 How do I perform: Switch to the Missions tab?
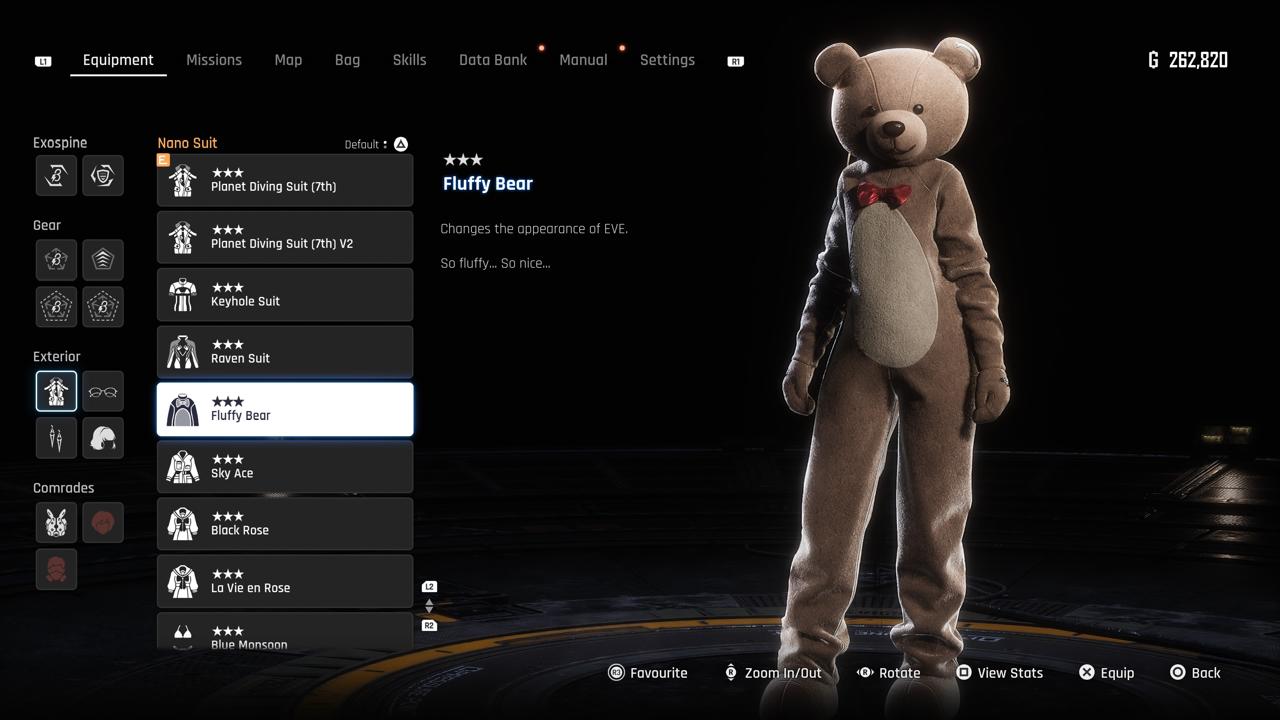coord(214,60)
